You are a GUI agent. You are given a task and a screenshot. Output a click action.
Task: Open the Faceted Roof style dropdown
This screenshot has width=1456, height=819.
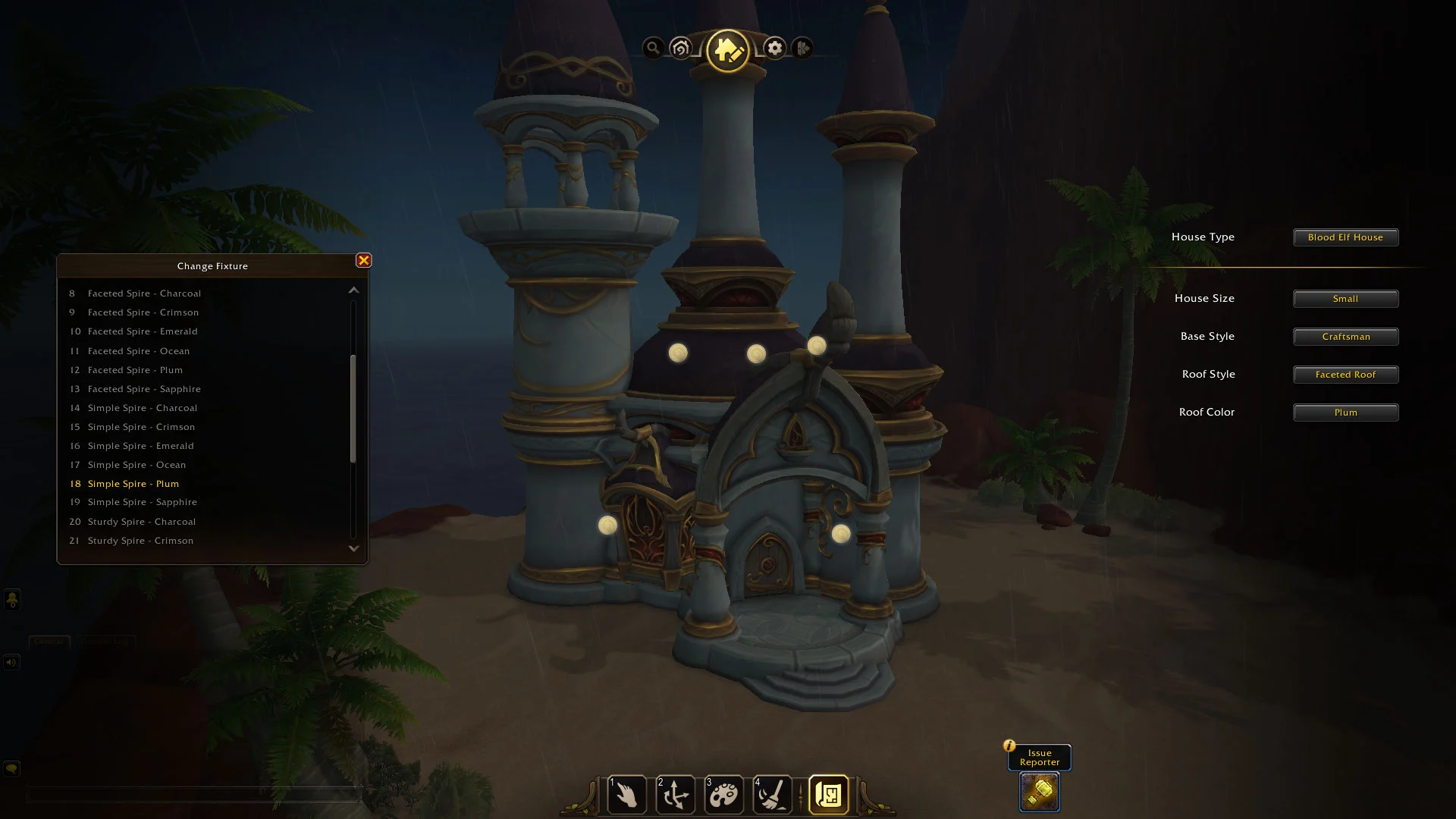(1345, 375)
